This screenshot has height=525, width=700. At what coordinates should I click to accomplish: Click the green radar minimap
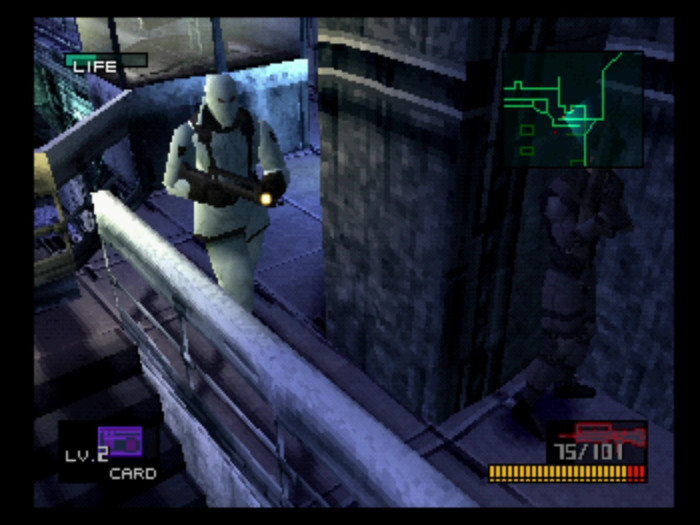coord(572,109)
